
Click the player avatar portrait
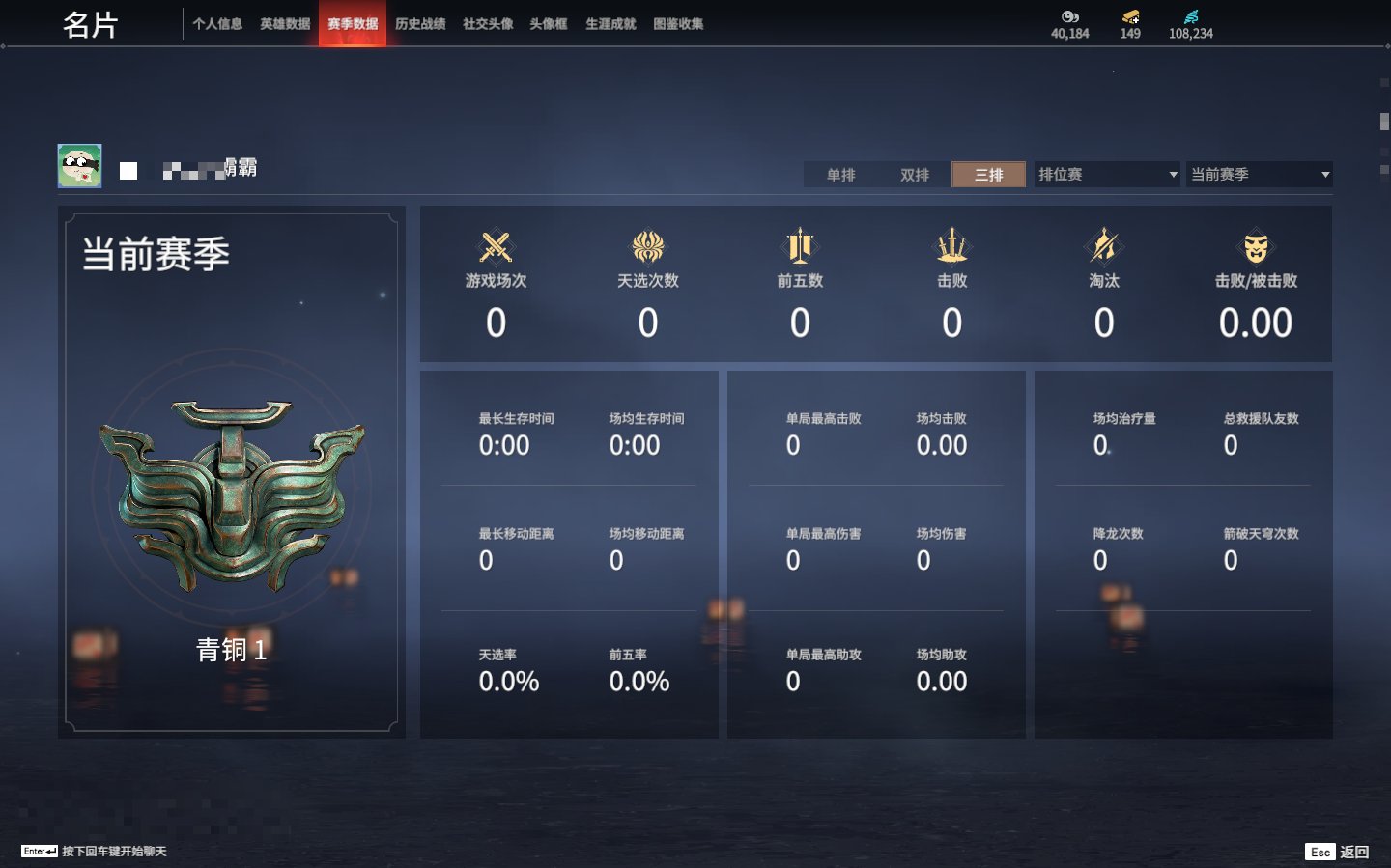79,166
